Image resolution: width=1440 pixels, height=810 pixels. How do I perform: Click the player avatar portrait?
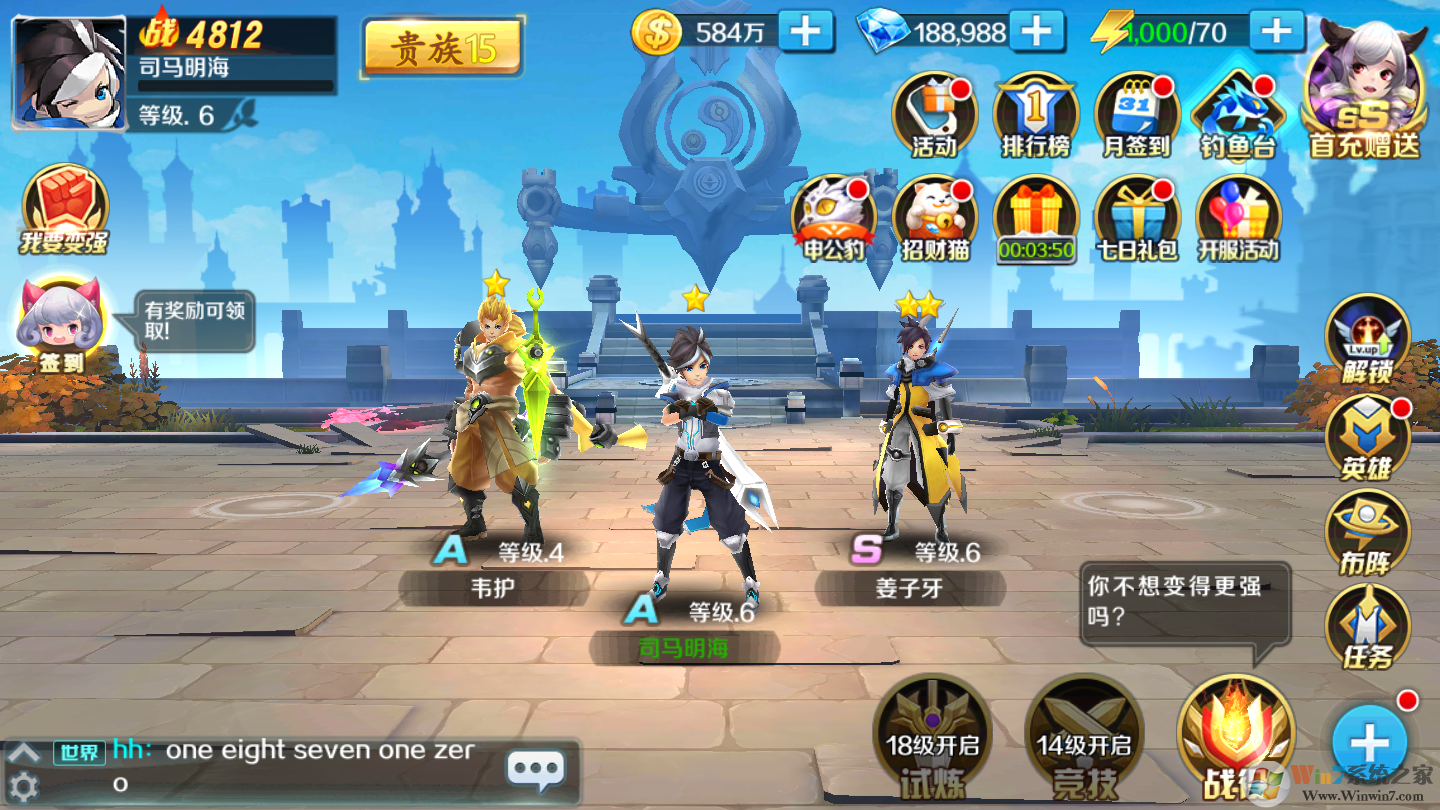(x=69, y=73)
